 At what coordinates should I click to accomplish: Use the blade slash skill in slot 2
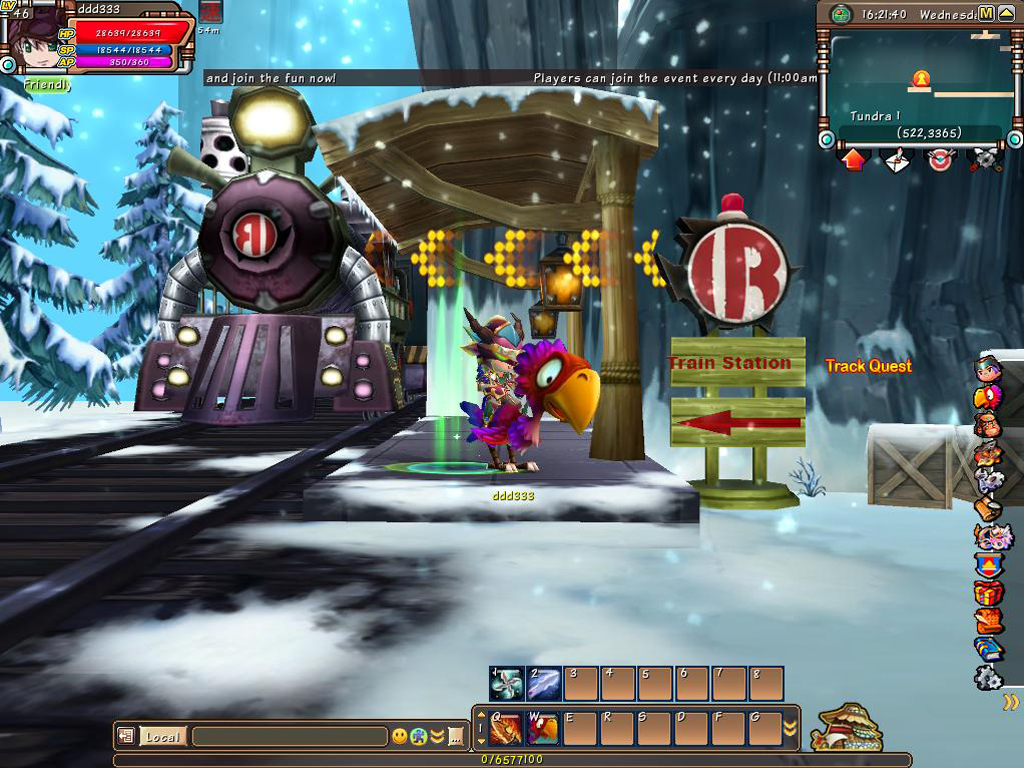544,684
